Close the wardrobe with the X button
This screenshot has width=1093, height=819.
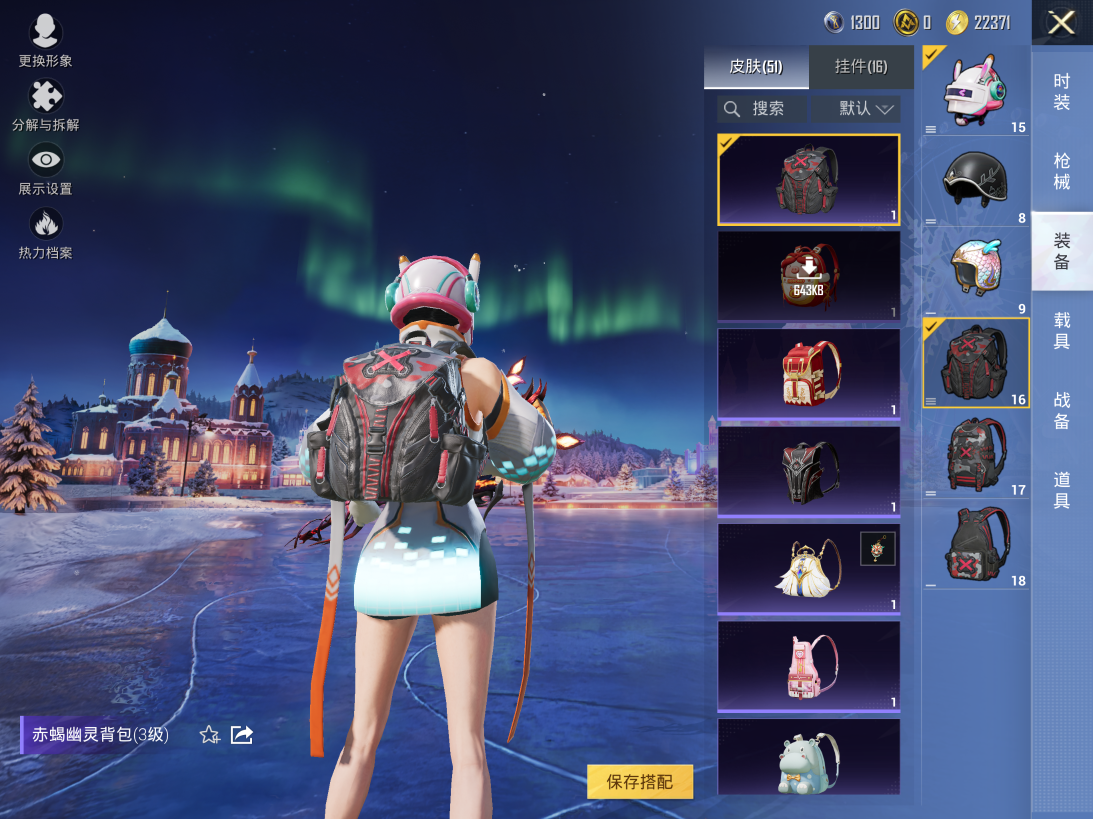point(1061,22)
